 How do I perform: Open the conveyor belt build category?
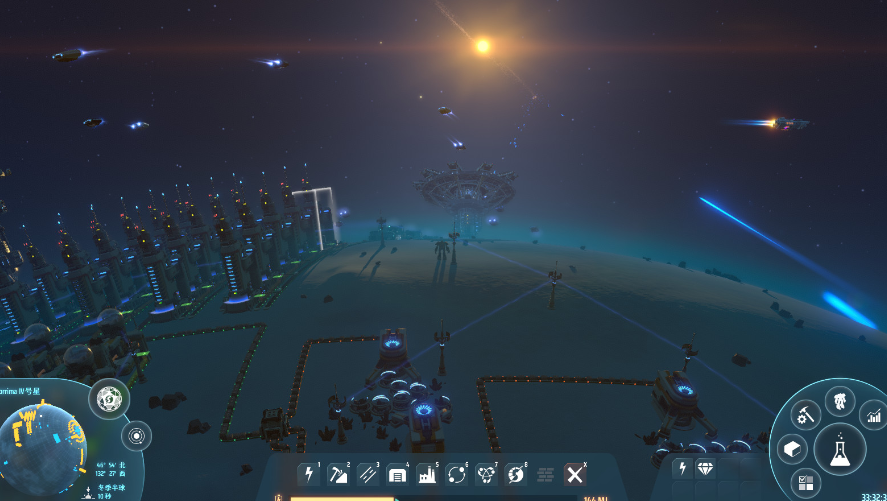click(x=368, y=473)
